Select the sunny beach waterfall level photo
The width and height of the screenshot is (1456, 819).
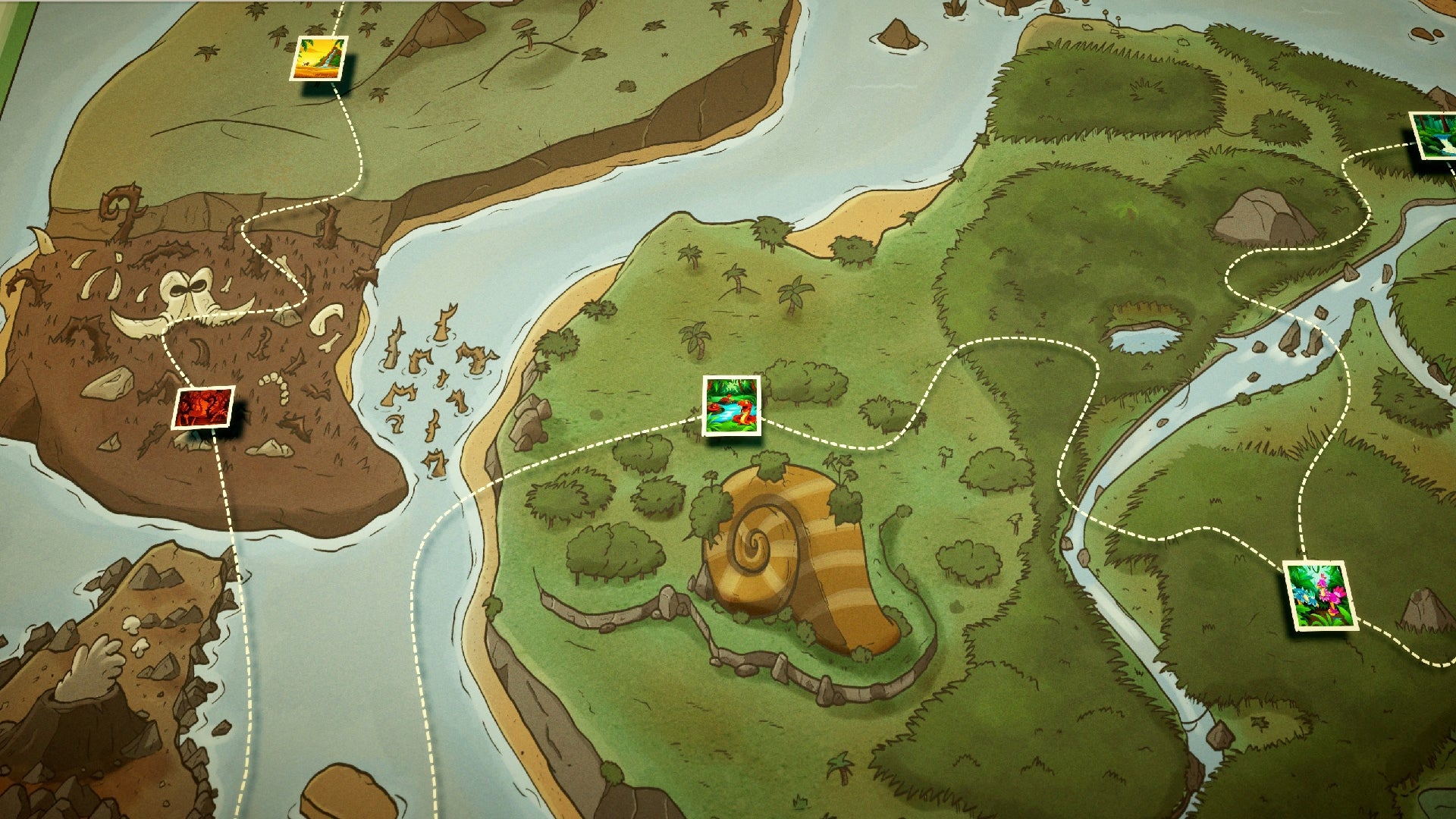click(x=318, y=59)
